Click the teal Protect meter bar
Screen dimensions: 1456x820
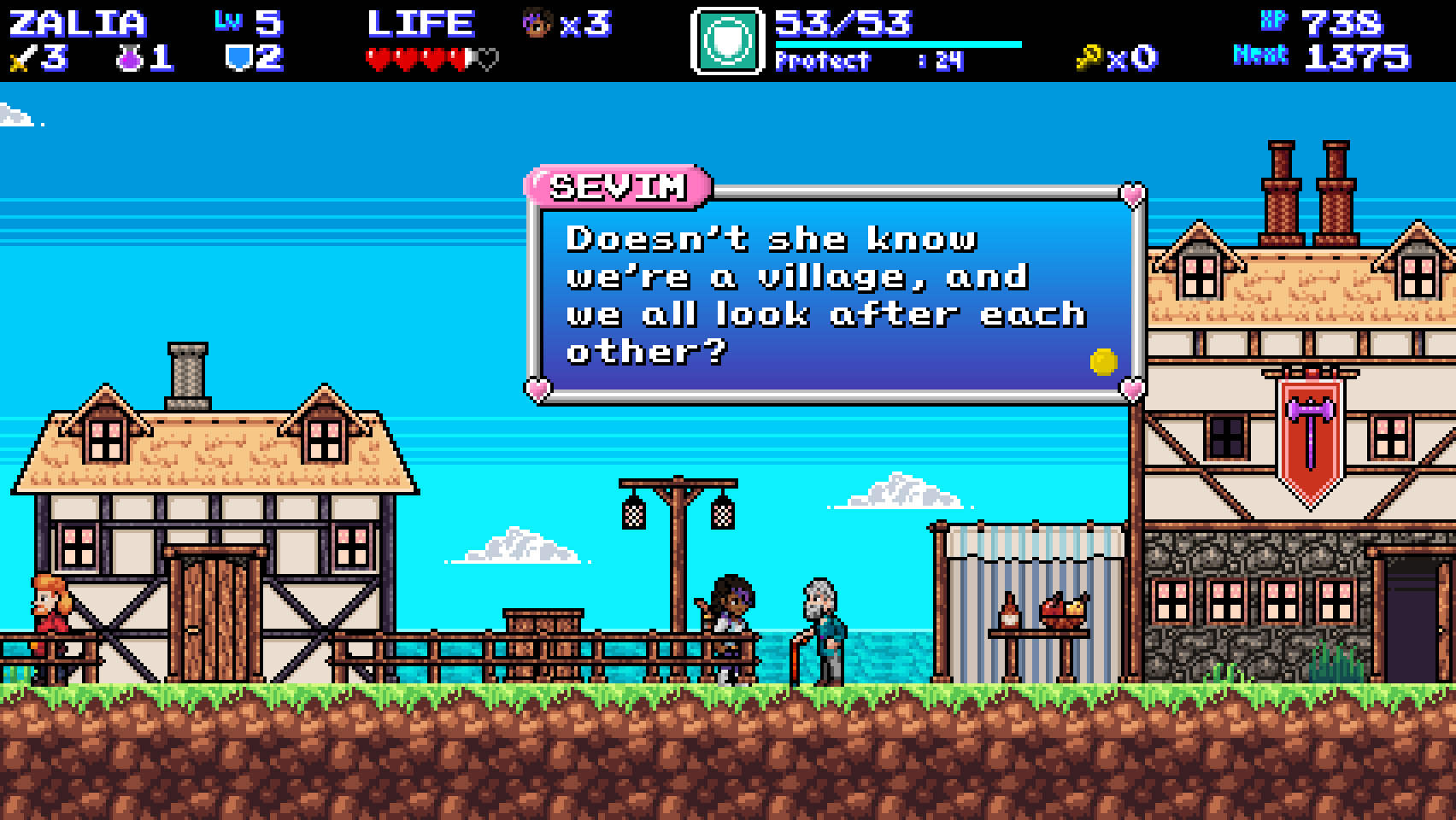pos(897,43)
